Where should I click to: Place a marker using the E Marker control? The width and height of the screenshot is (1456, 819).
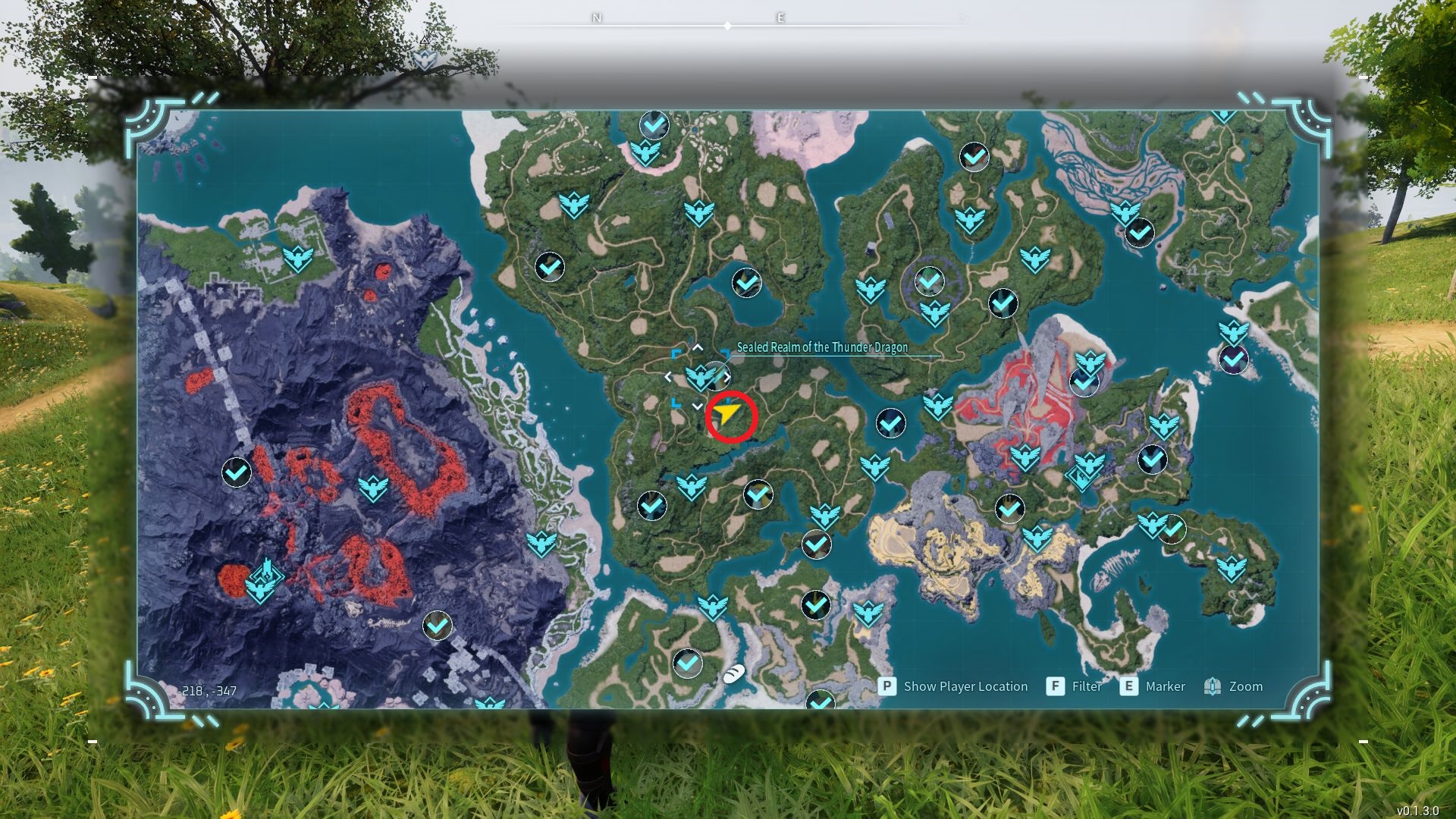1152,686
